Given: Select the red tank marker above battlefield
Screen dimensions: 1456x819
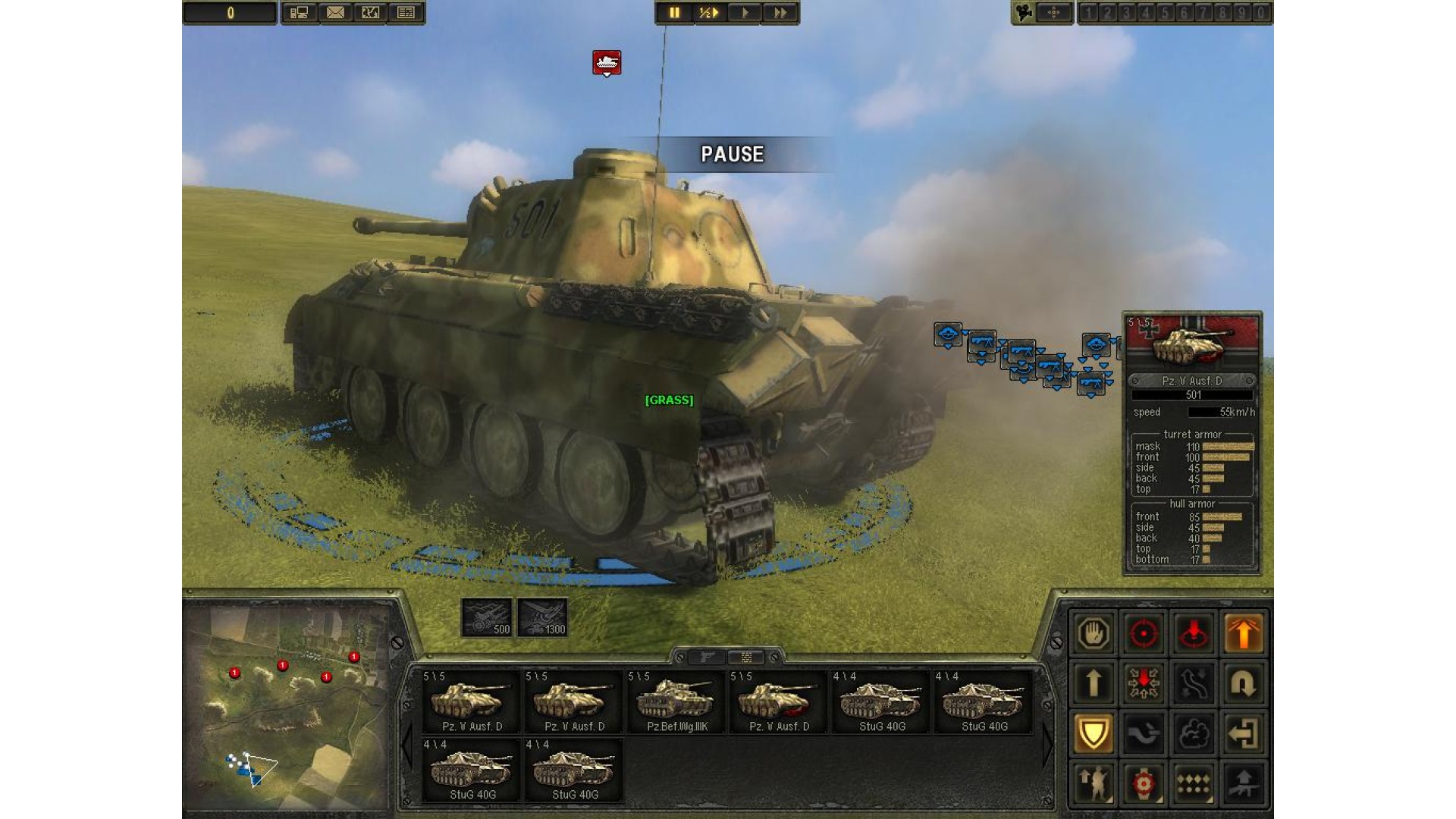Looking at the screenshot, I should pos(607,62).
